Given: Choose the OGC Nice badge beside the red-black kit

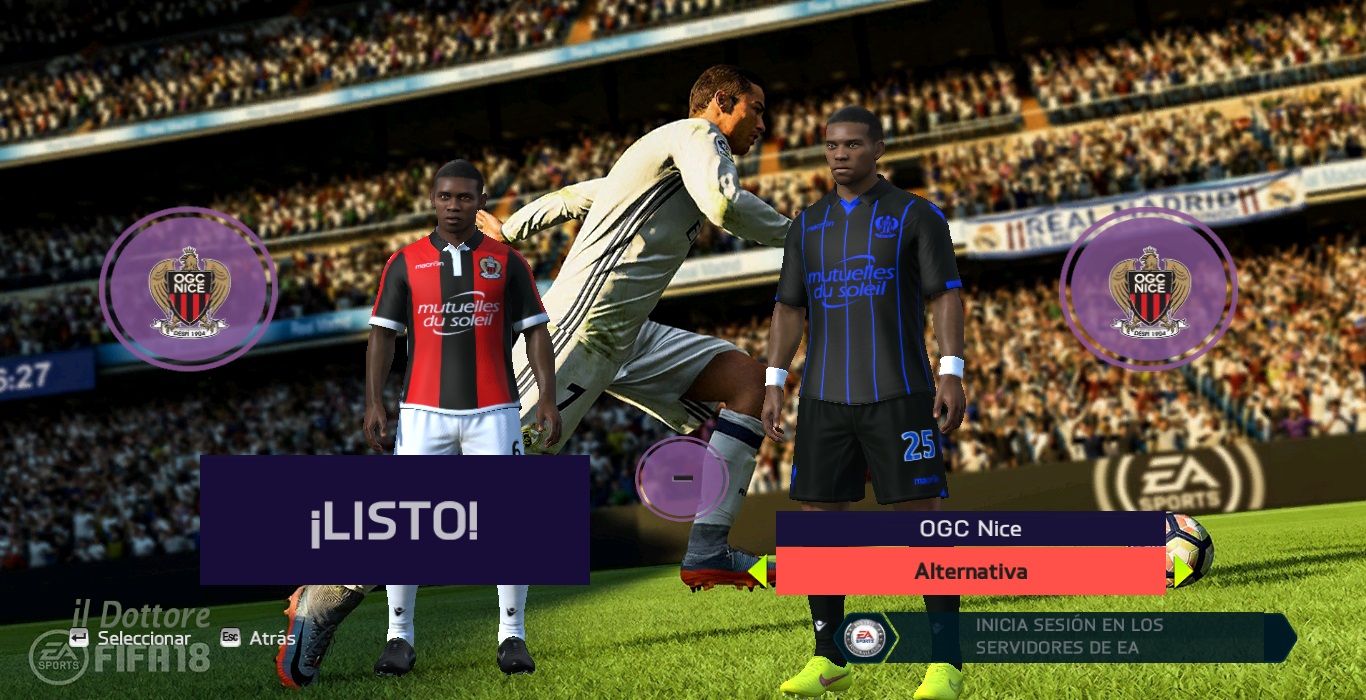Looking at the screenshot, I should pos(188,289).
